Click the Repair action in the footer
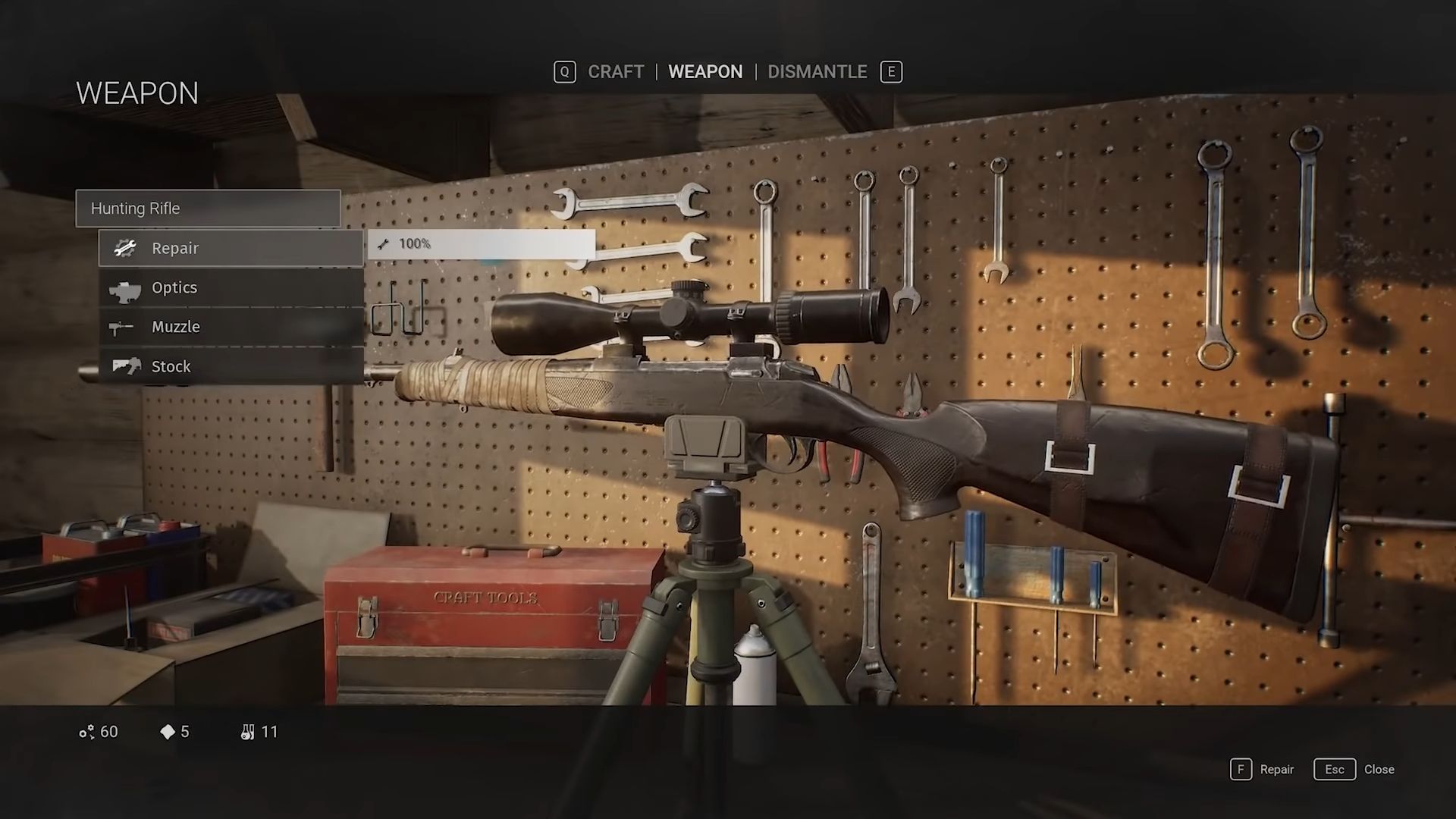Viewport: 1456px width, 819px height. point(1263,770)
